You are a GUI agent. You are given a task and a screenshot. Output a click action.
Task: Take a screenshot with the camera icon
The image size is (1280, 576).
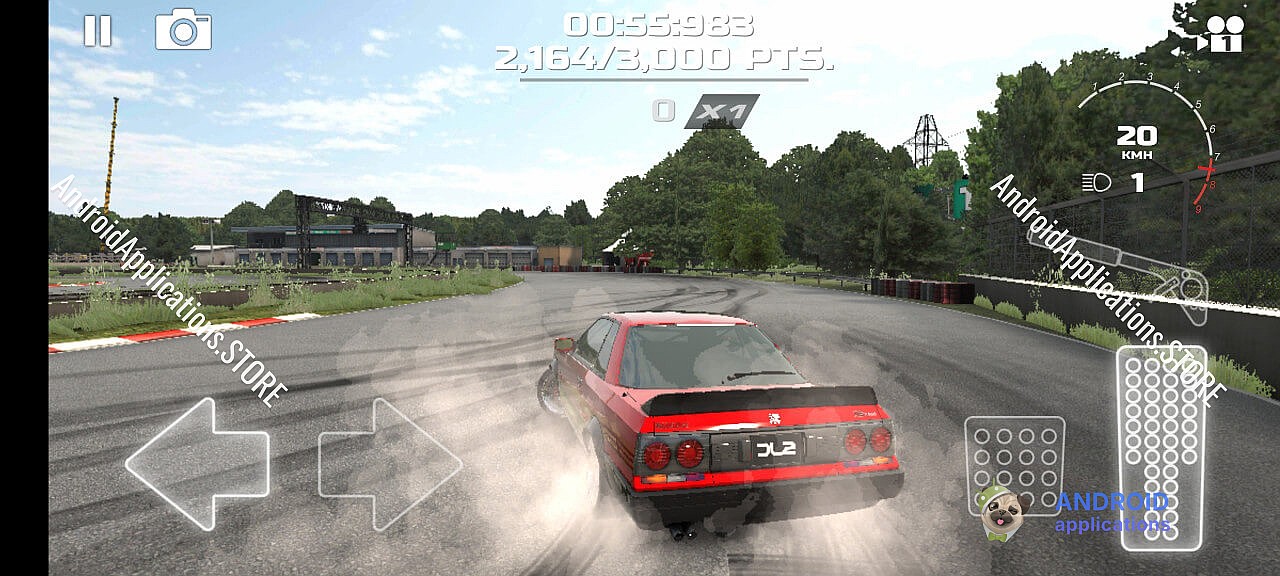(183, 30)
